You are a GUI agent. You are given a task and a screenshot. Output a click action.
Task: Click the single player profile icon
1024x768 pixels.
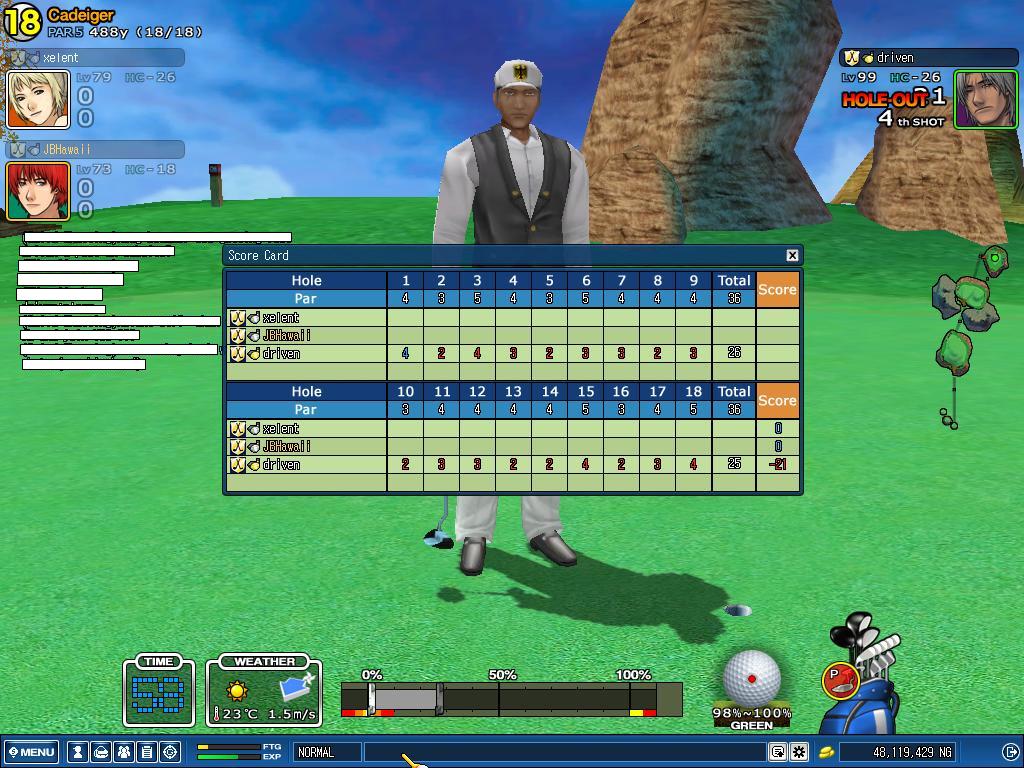pos(78,752)
